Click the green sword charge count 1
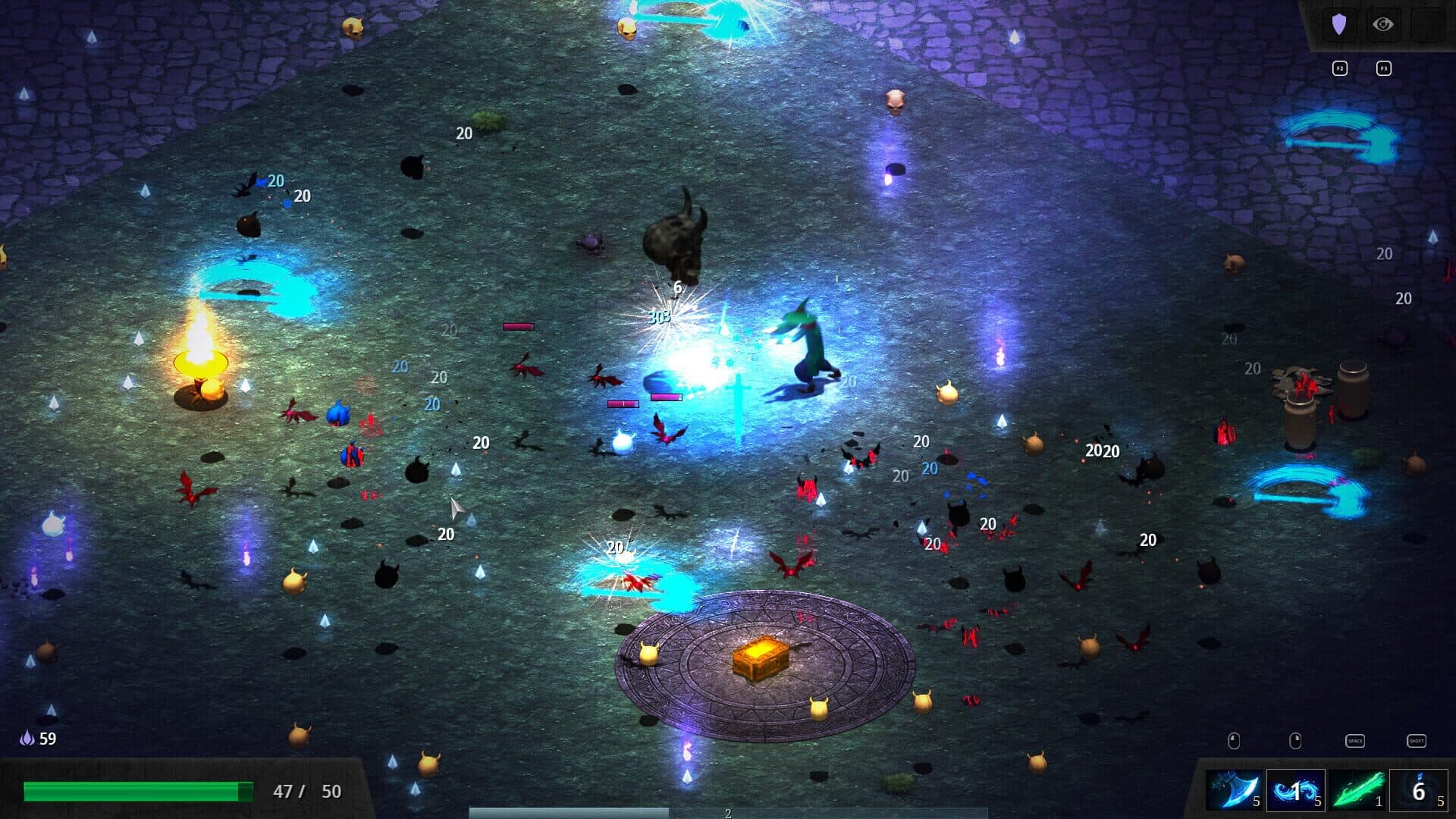Screen dimensions: 1456x819 pos(1379,802)
